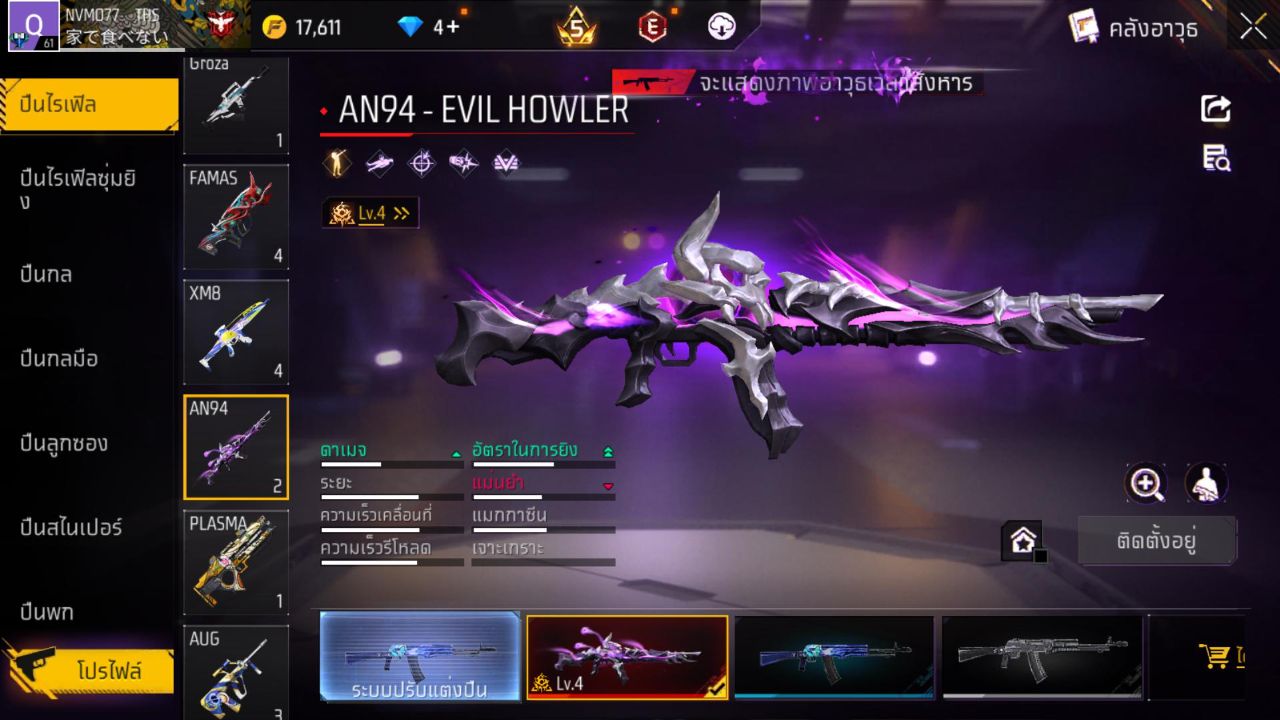Show character holding weapon preview
The width and height of the screenshot is (1280, 720).
(x=1204, y=485)
